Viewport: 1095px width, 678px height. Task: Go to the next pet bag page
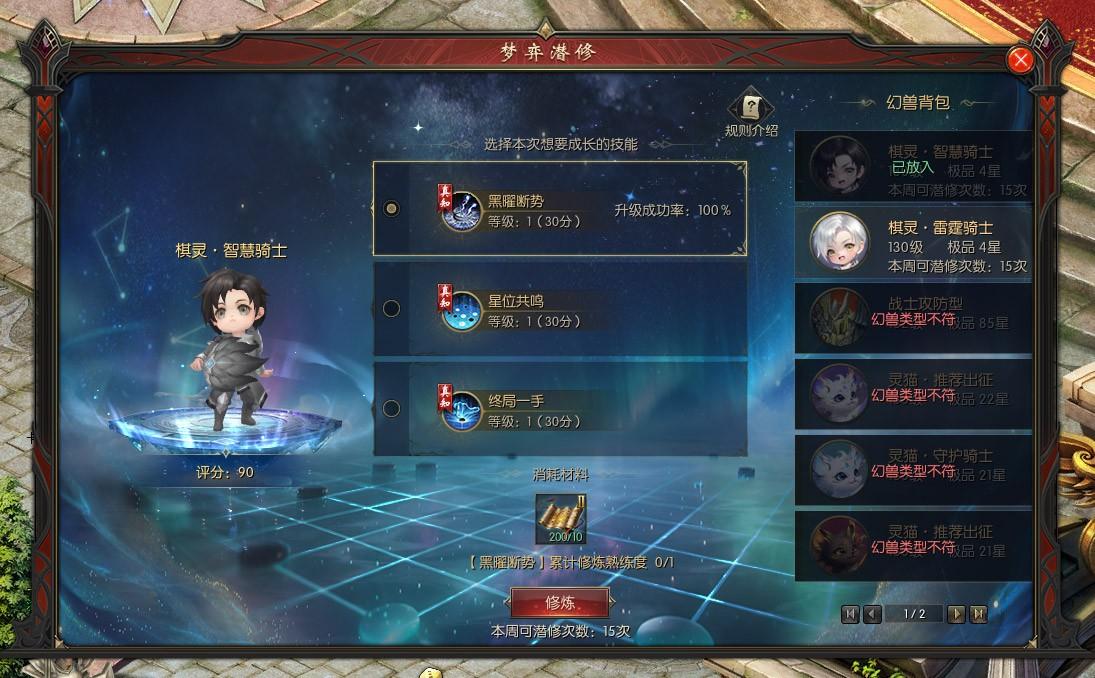point(956,614)
